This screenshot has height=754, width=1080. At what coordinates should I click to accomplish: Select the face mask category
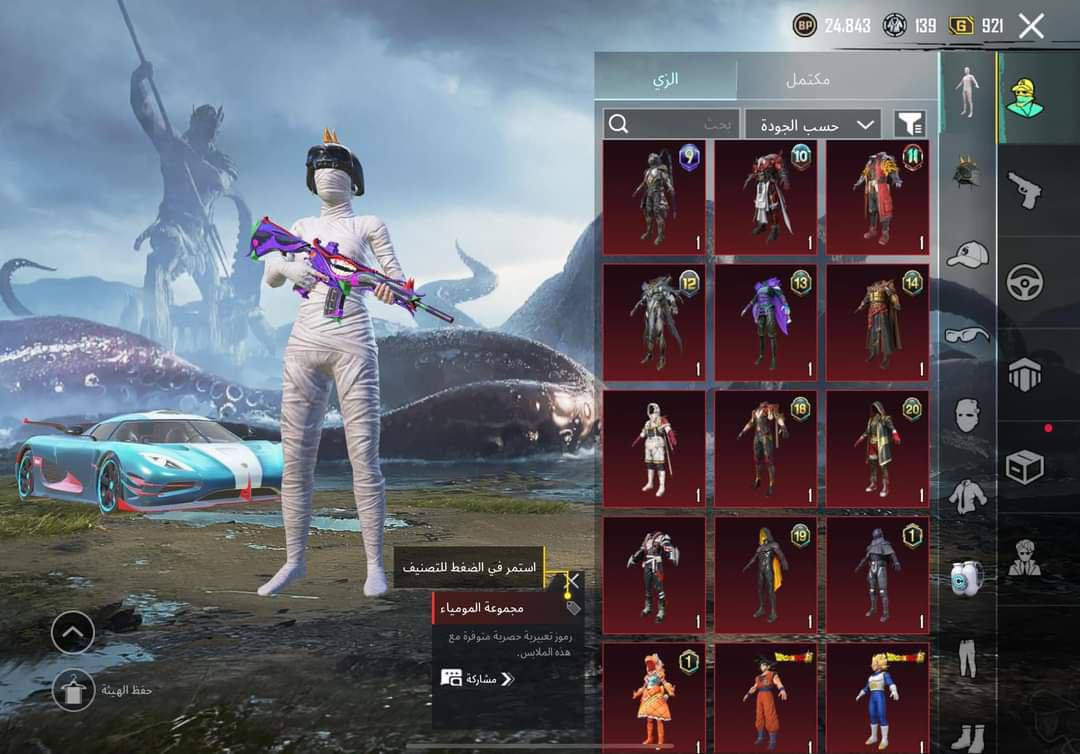[x=967, y=414]
